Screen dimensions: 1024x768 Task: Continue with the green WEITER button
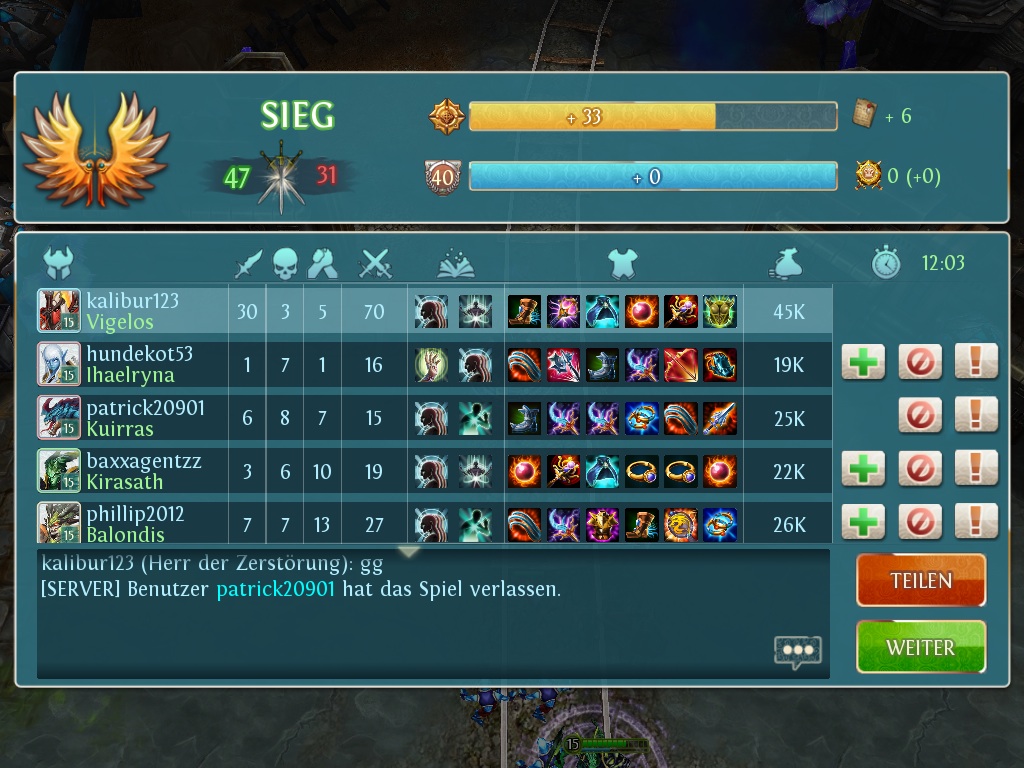(921, 647)
